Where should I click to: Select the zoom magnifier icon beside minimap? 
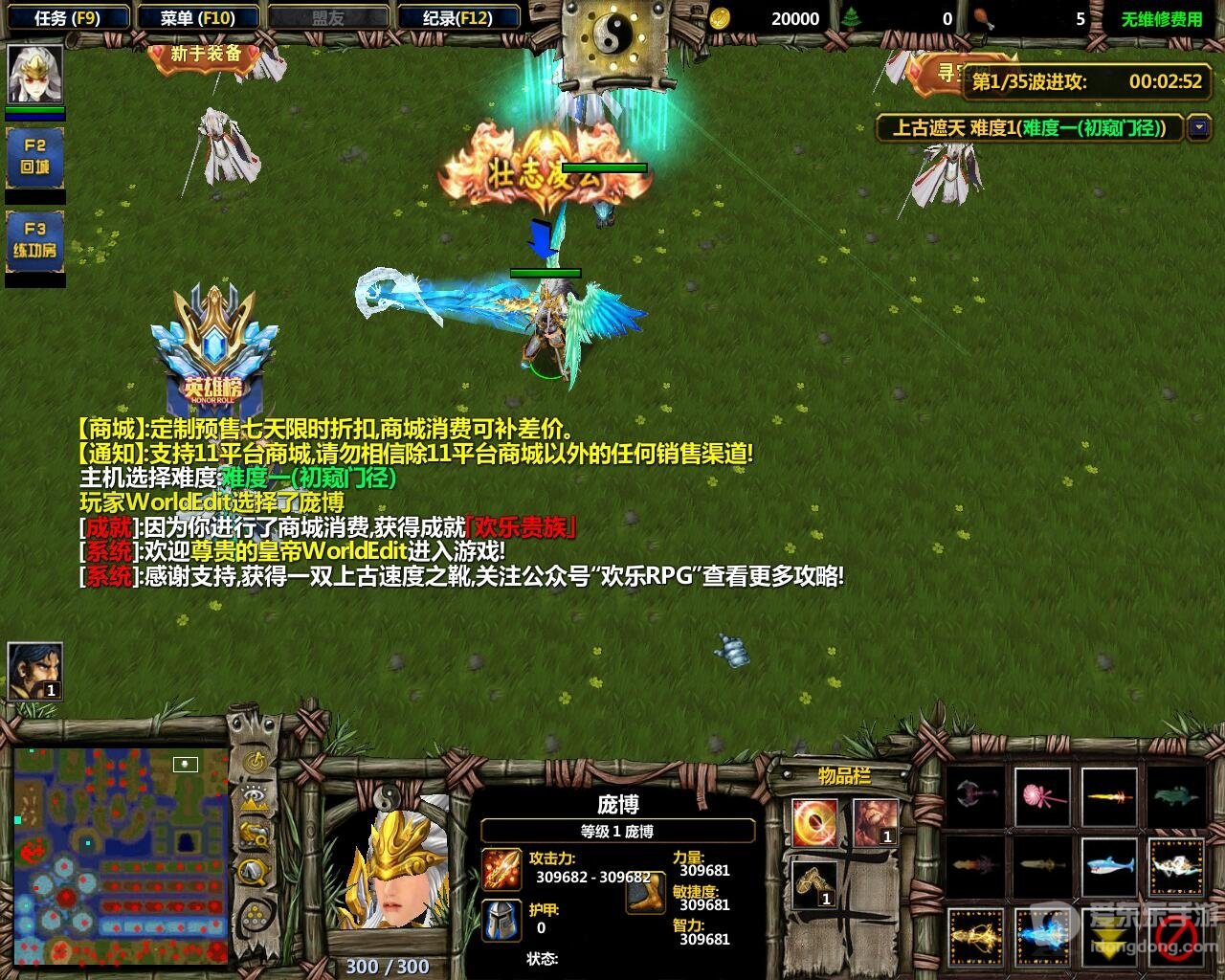pyautogui.click(x=255, y=871)
